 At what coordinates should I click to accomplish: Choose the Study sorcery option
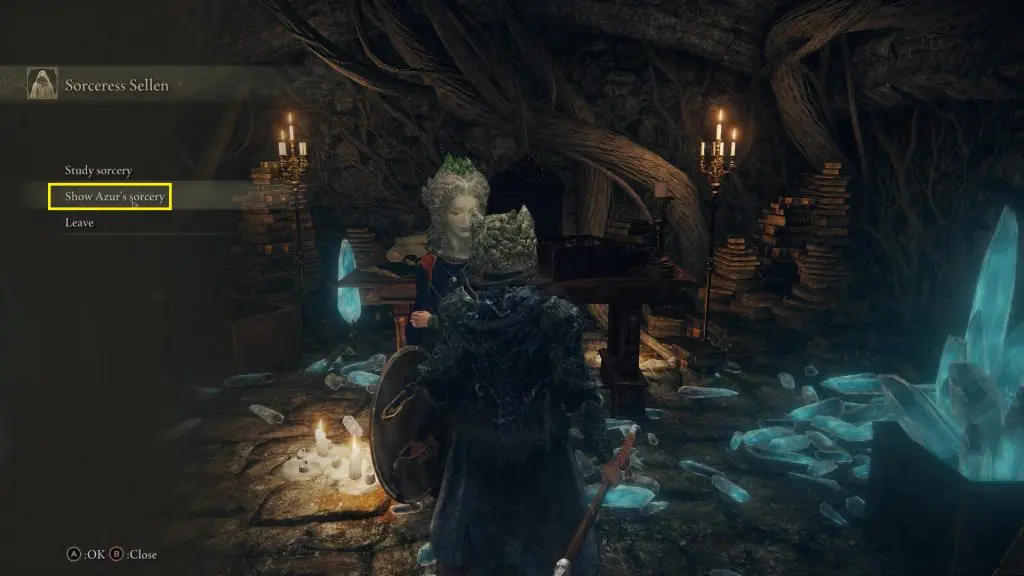[x=98, y=171]
